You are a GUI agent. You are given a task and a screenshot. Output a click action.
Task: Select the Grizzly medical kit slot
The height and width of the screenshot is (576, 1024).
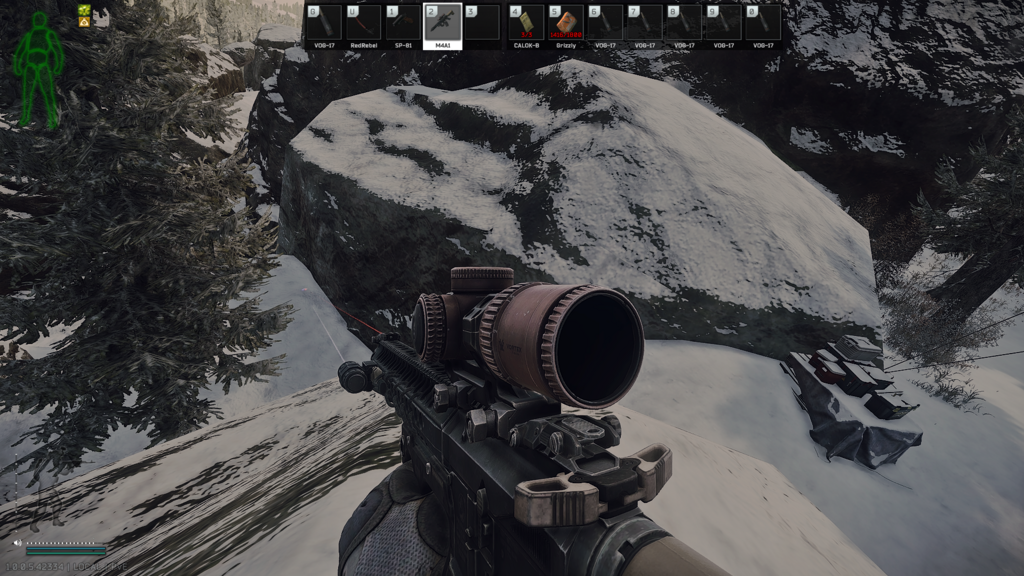click(566, 23)
